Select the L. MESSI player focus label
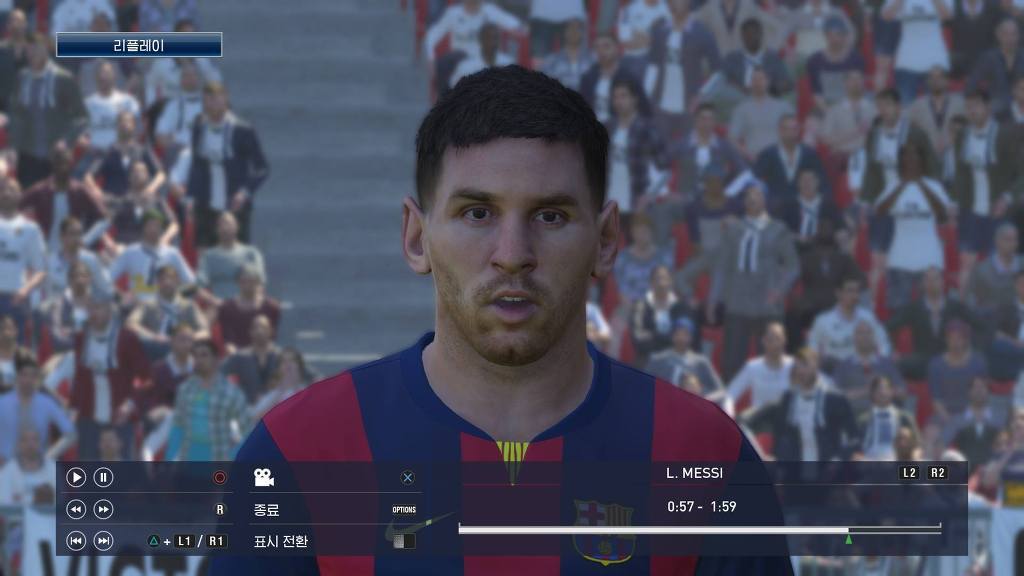The width and height of the screenshot is (1024, 576). (x=694, y=473)
